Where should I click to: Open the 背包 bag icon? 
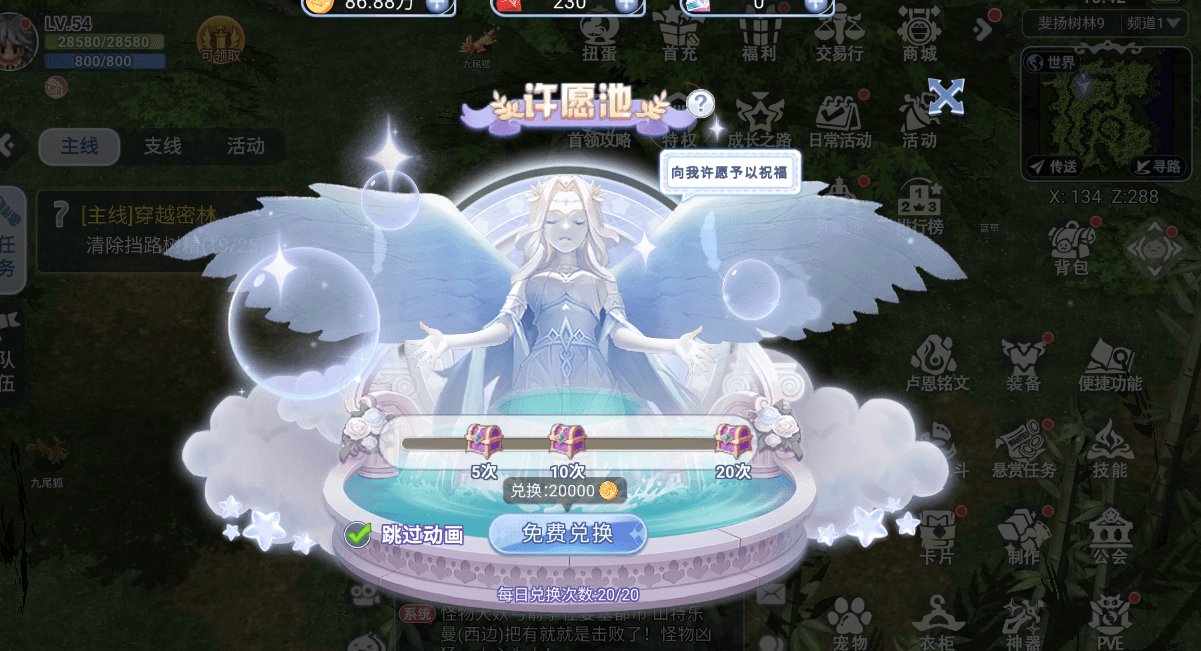(1070, 249)
